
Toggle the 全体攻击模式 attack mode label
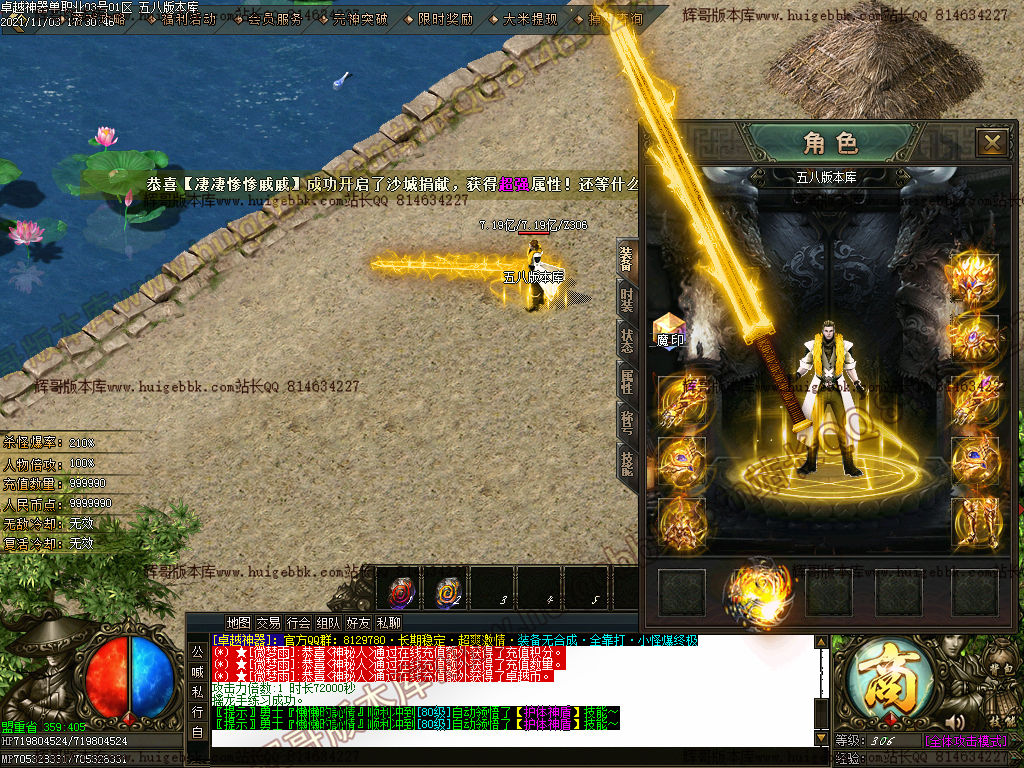click(x=965, y=741)
